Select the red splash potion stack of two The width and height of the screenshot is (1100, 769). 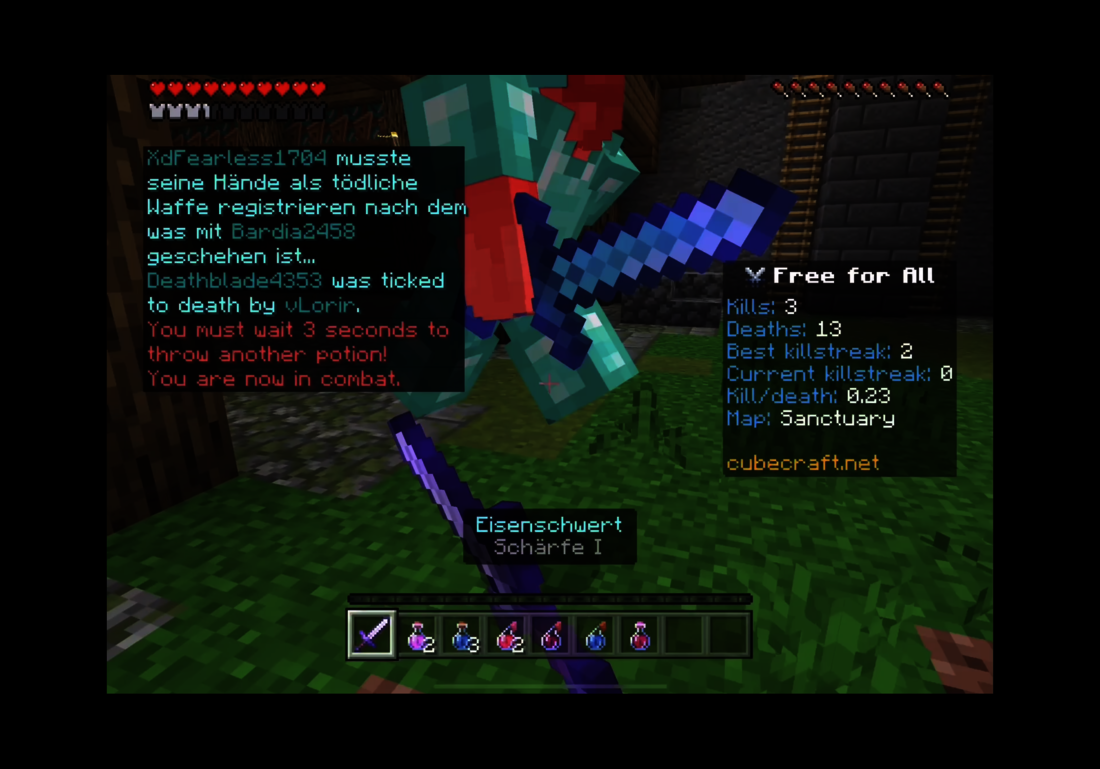click(x=508, y=634)
